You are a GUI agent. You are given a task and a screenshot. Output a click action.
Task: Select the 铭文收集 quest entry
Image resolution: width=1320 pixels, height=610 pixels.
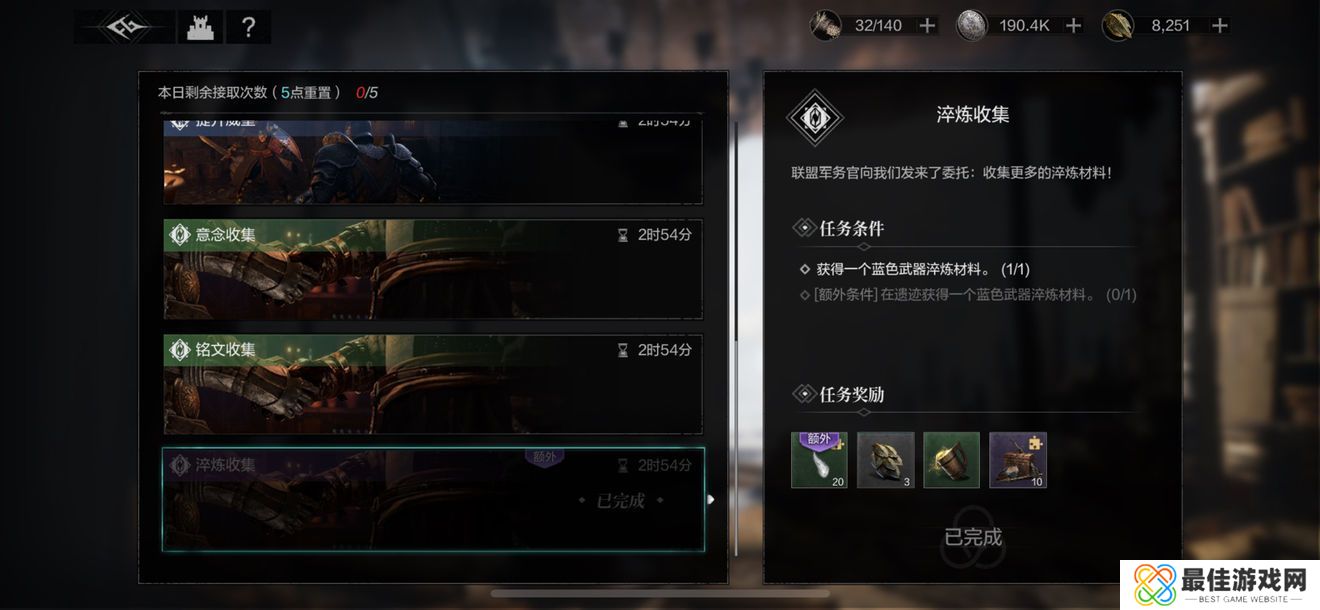(x=433, y=384)
